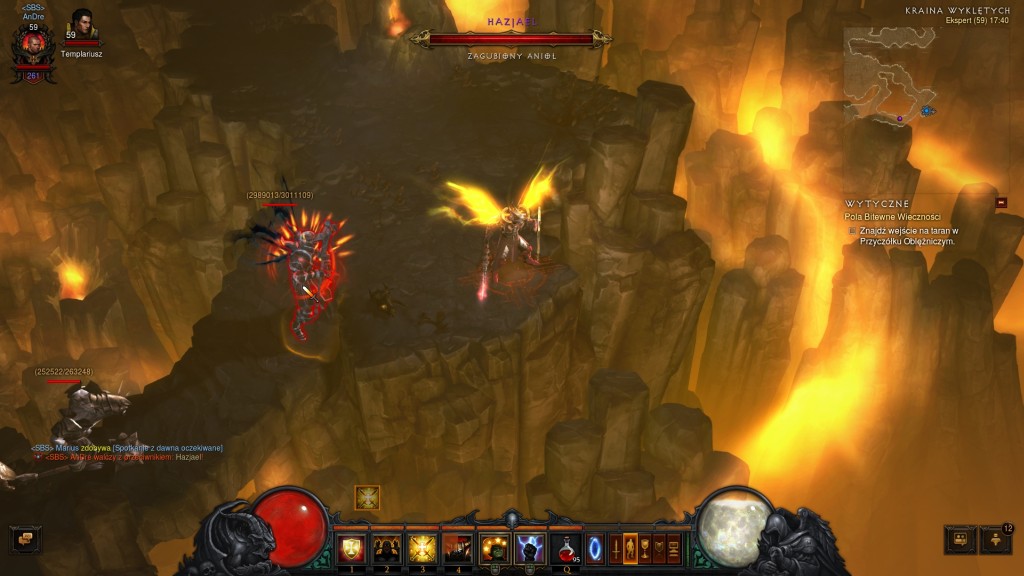Viewport: 1024px width, 576px height.
Task: Cast the radiant golden cross skill in slot 3
Action: click(x=422, y=548)
